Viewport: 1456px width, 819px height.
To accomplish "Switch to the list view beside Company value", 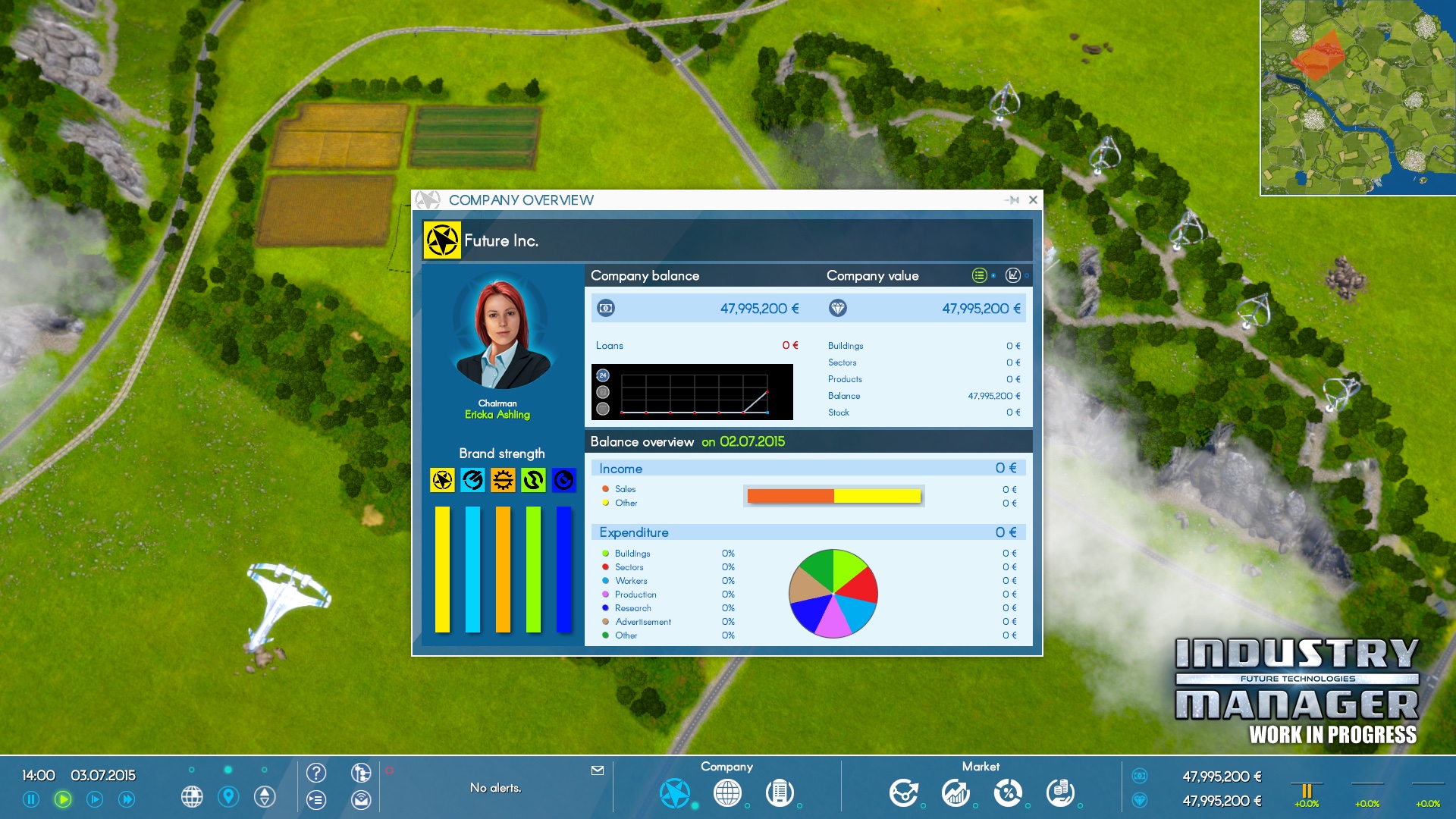I will (x=979, y=275).
